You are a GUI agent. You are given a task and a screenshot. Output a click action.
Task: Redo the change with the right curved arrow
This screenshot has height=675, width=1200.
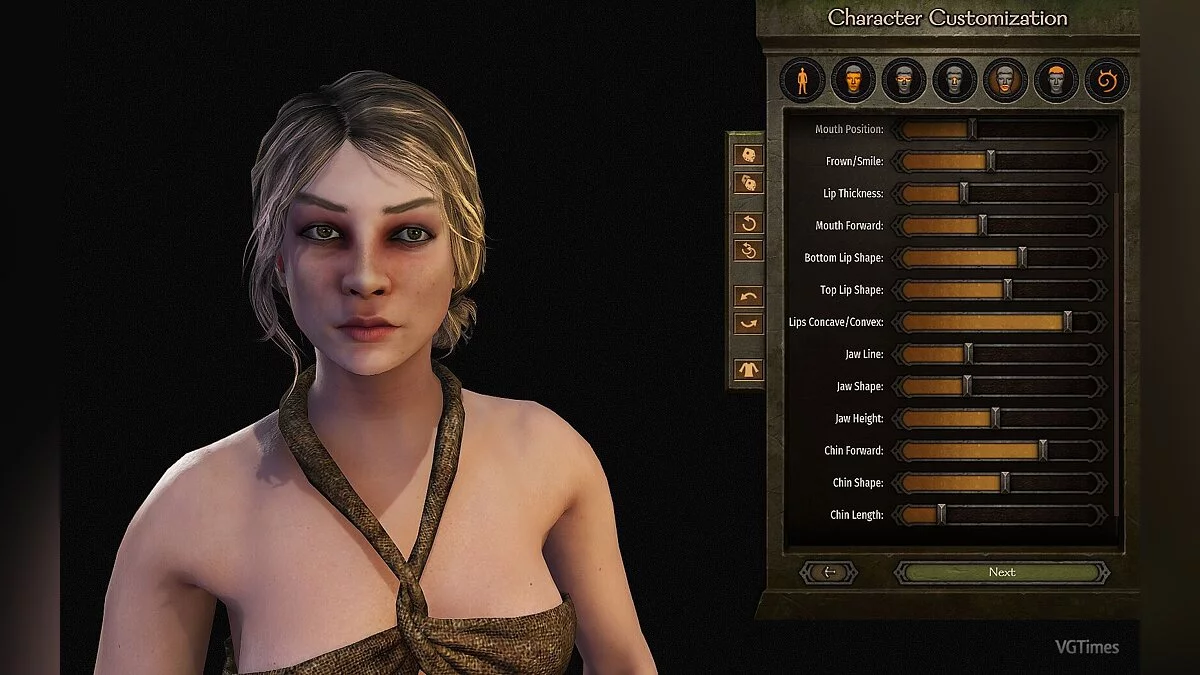tap(748, 324)
